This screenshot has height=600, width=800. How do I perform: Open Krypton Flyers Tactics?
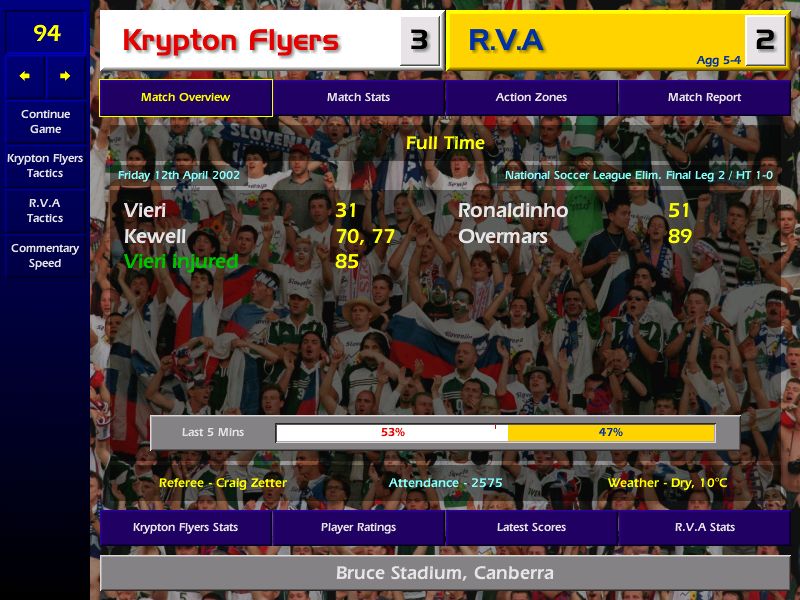(x=45, y=166)
